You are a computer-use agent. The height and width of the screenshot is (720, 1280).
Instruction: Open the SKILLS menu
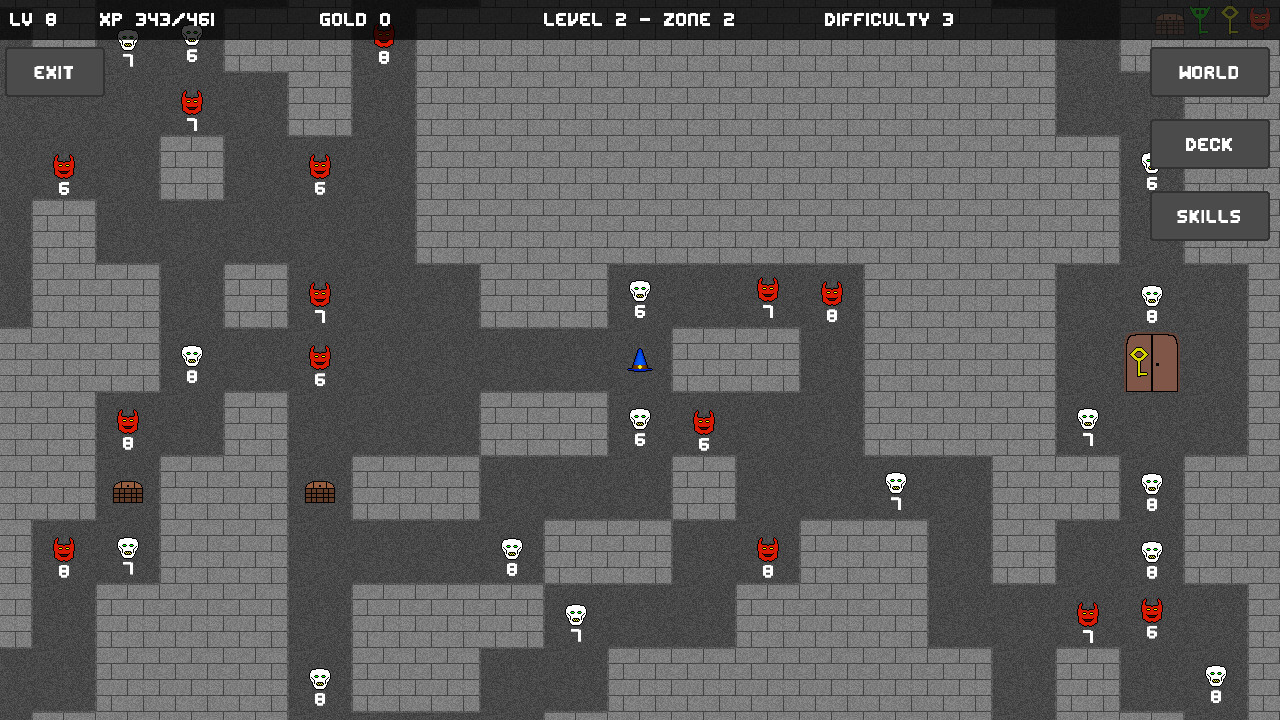click(x=1209, y=215)
